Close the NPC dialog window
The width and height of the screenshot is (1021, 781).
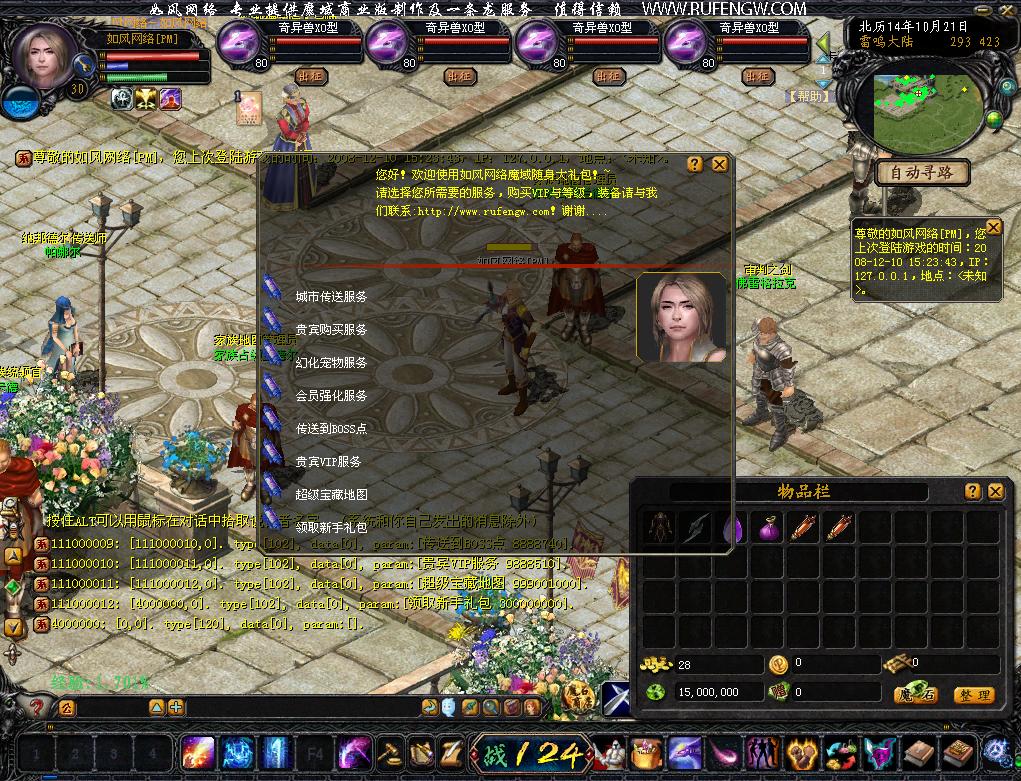(x=719, y=165)
